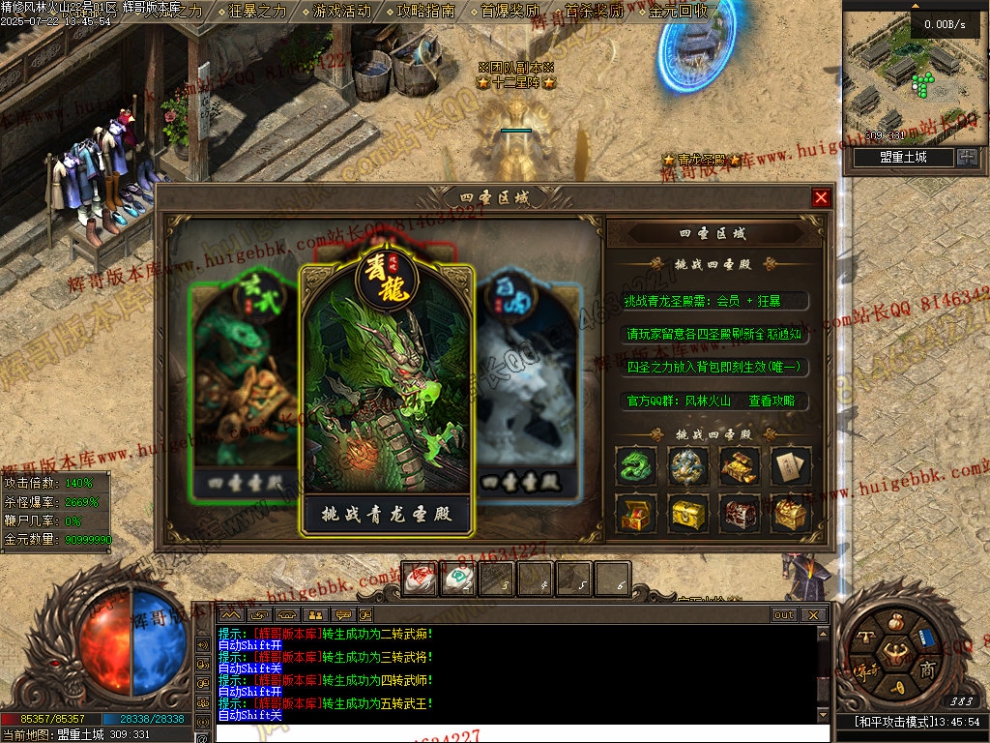Use the first red potion hotbar slot
This screenshot has width=990, height=743.
pos(420,578)
